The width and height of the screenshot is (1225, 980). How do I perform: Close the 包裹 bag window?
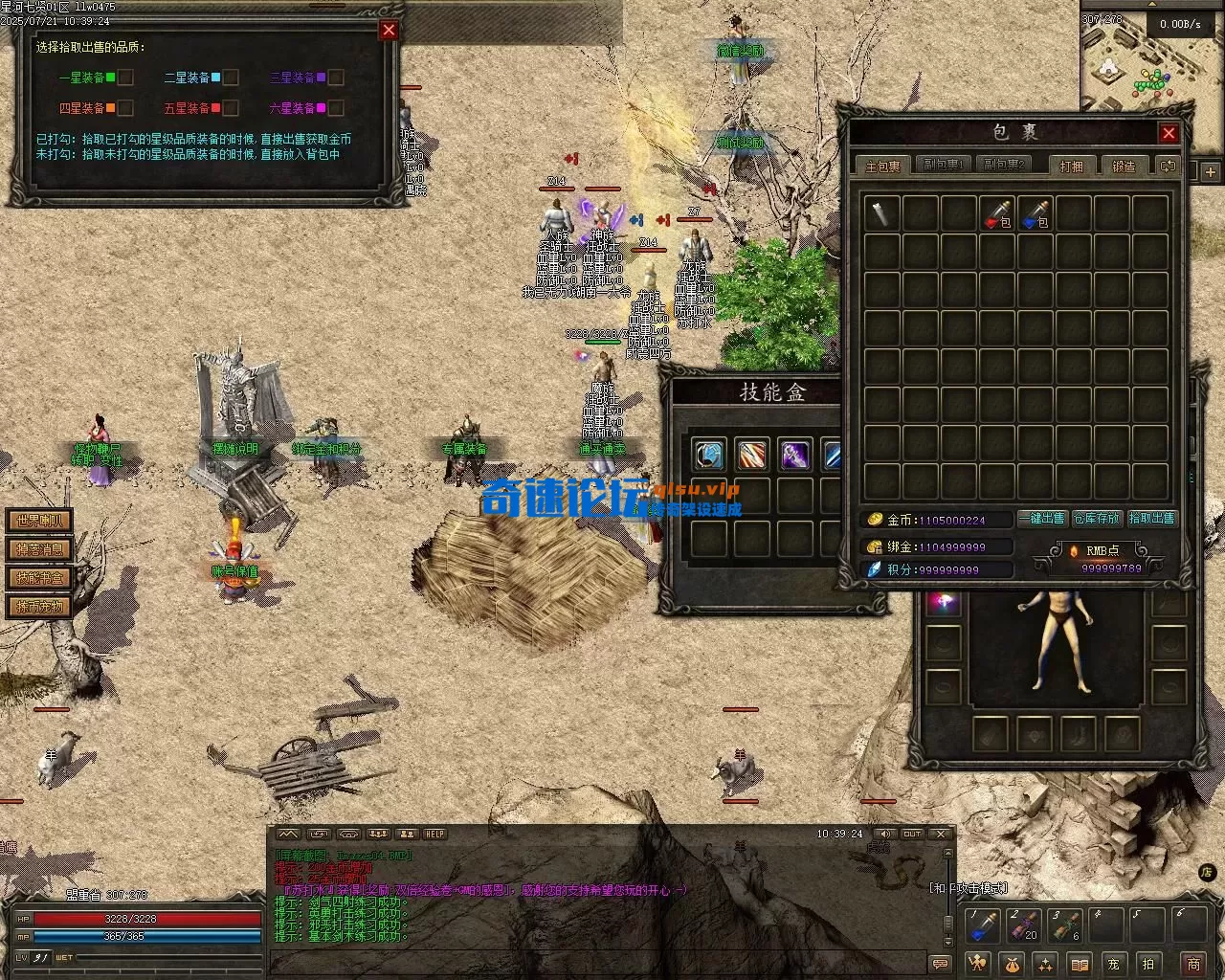pyautogui.click(x=1169, y=133)
